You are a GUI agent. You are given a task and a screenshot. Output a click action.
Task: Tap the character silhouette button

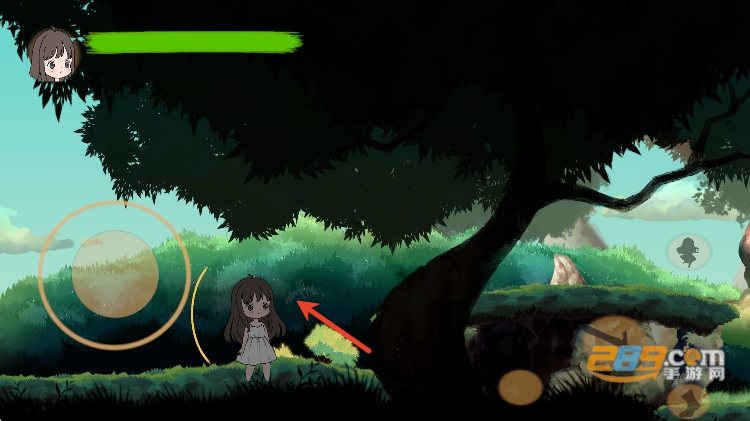coord(688,250)
